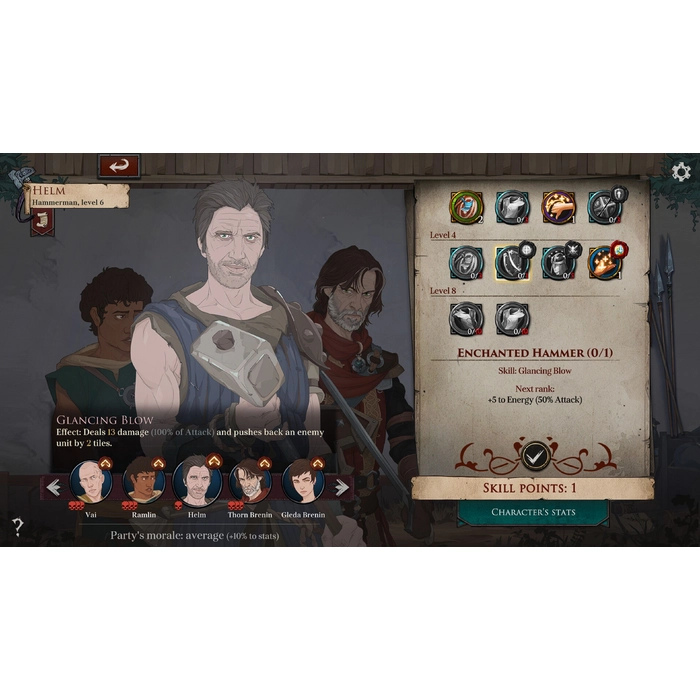Select the highlighted Enchanted Hammer skill icon
700x700 pixels.
click(511, 263)
